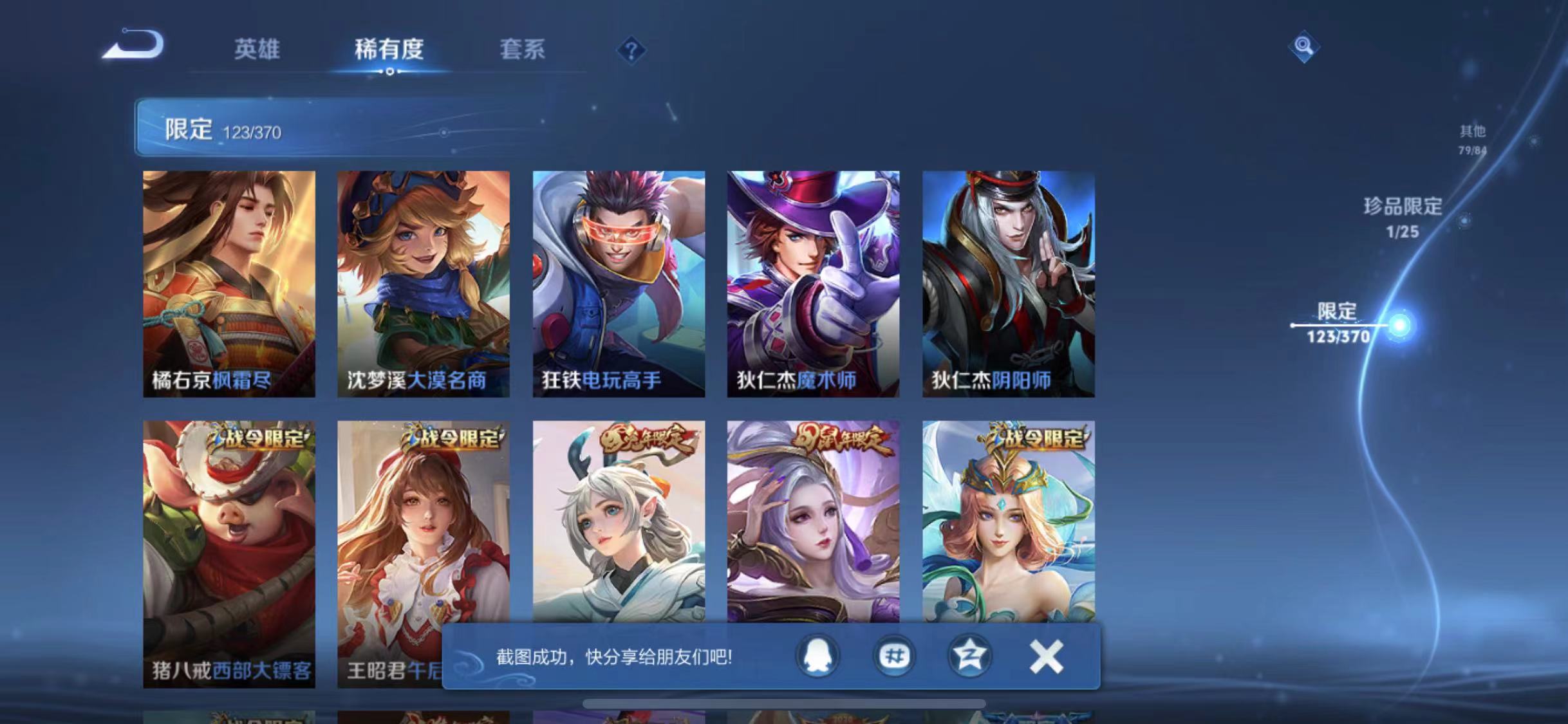Select the 稀有度 tab
The height and width of the screenshot is (724, 1568).
point(387,50)
